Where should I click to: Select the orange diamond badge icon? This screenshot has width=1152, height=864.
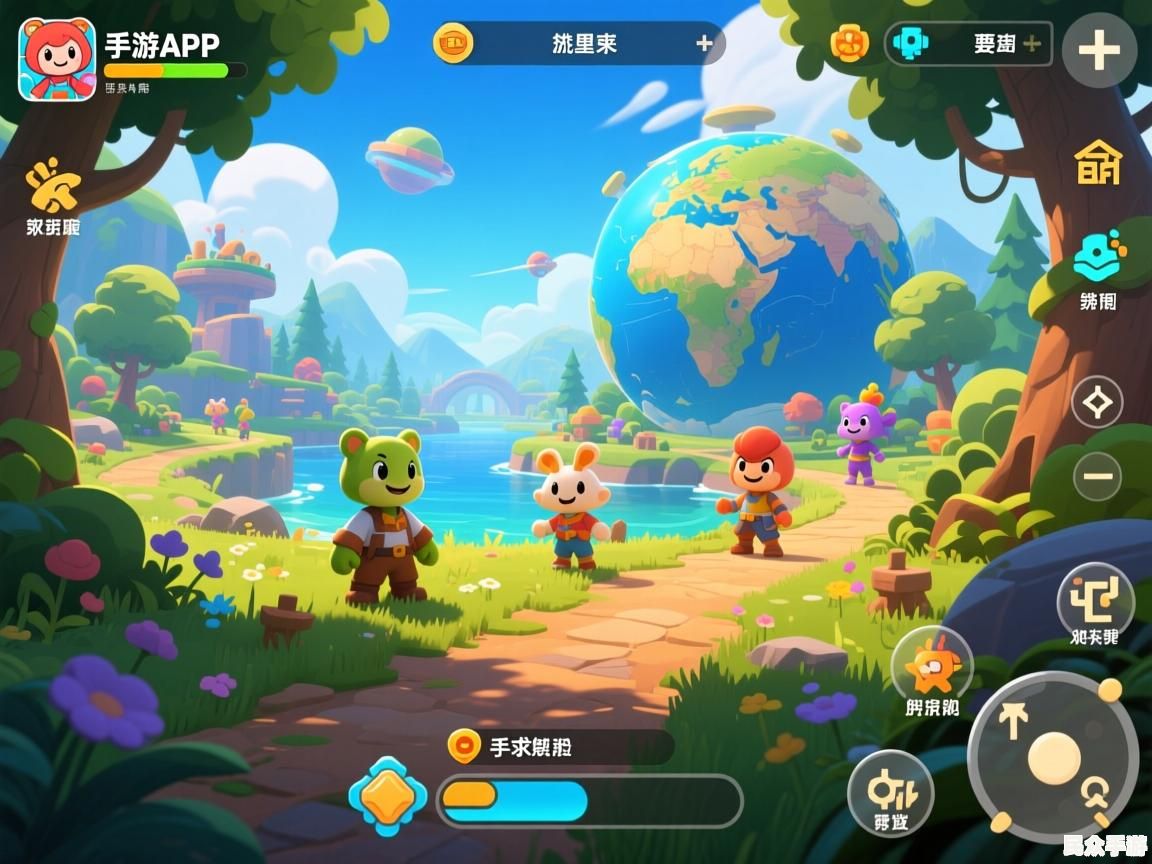tap(387, 797)
